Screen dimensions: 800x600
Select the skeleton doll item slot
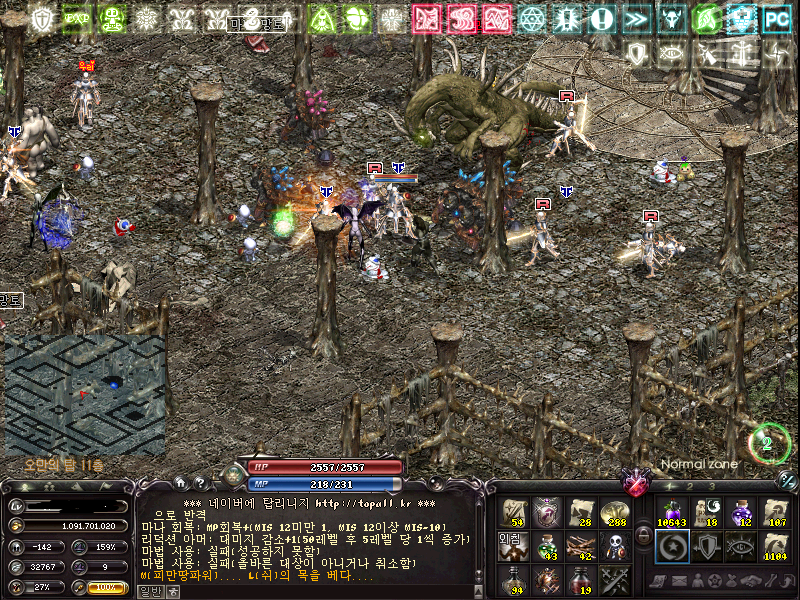click(x=613, y=546)
